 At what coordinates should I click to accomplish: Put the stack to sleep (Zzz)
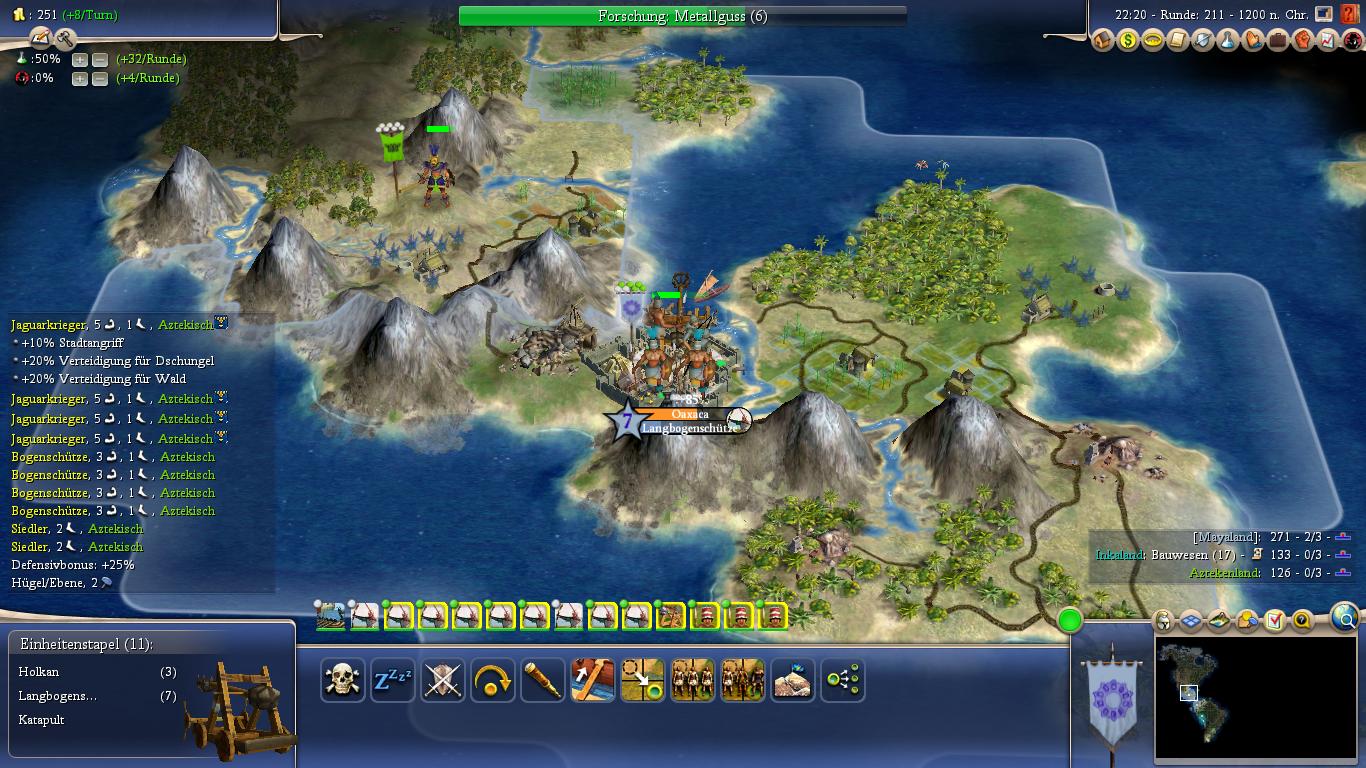pos(393,681)
